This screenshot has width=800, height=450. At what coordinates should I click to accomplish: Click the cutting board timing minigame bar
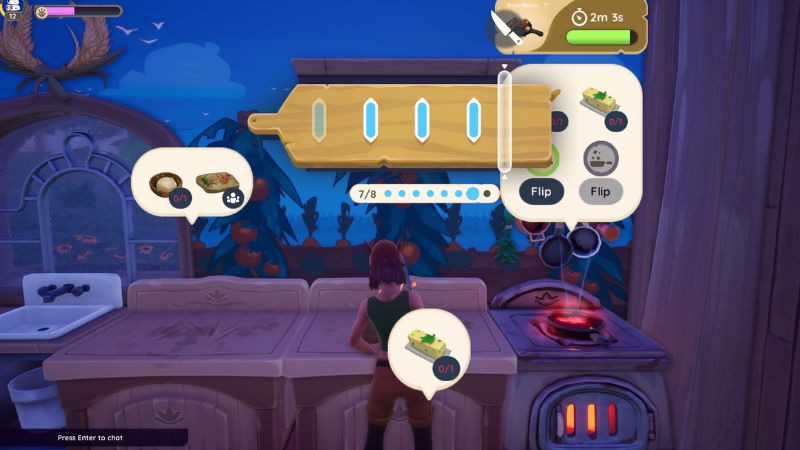tap(400, 120)
